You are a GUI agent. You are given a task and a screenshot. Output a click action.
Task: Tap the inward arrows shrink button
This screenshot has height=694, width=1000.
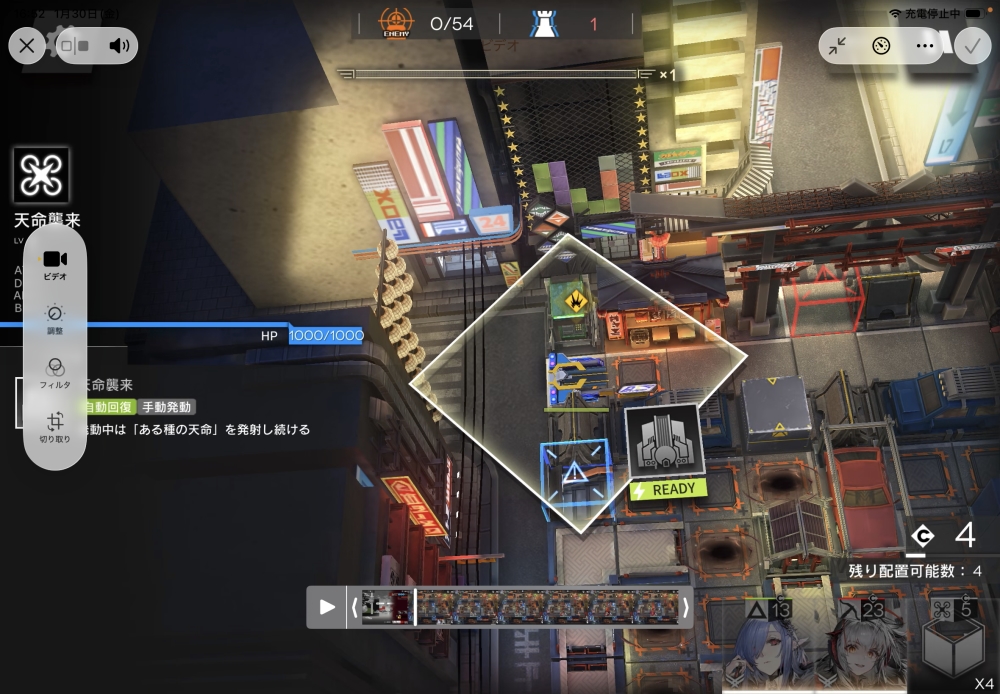tap(838, 46)
